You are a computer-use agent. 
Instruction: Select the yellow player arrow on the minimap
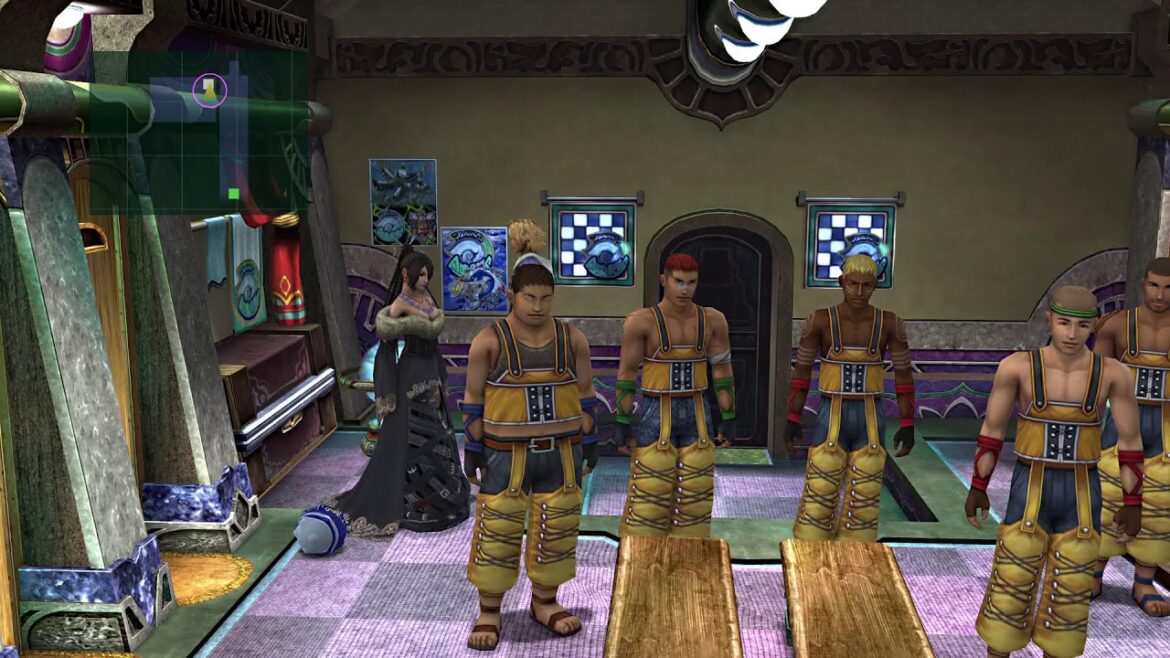(x=209, y=91)
